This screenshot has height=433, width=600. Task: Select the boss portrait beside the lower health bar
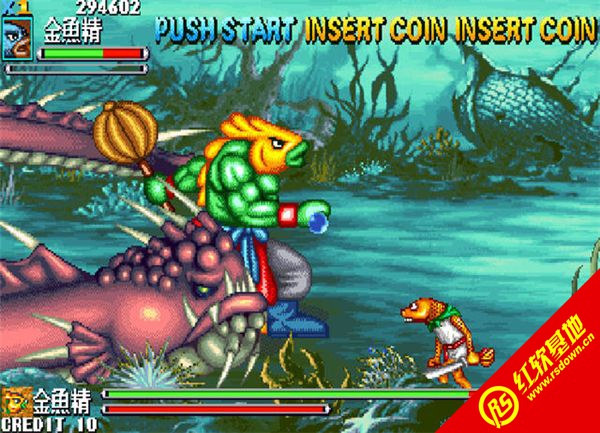pyautogui.click(x=17, y=401)
